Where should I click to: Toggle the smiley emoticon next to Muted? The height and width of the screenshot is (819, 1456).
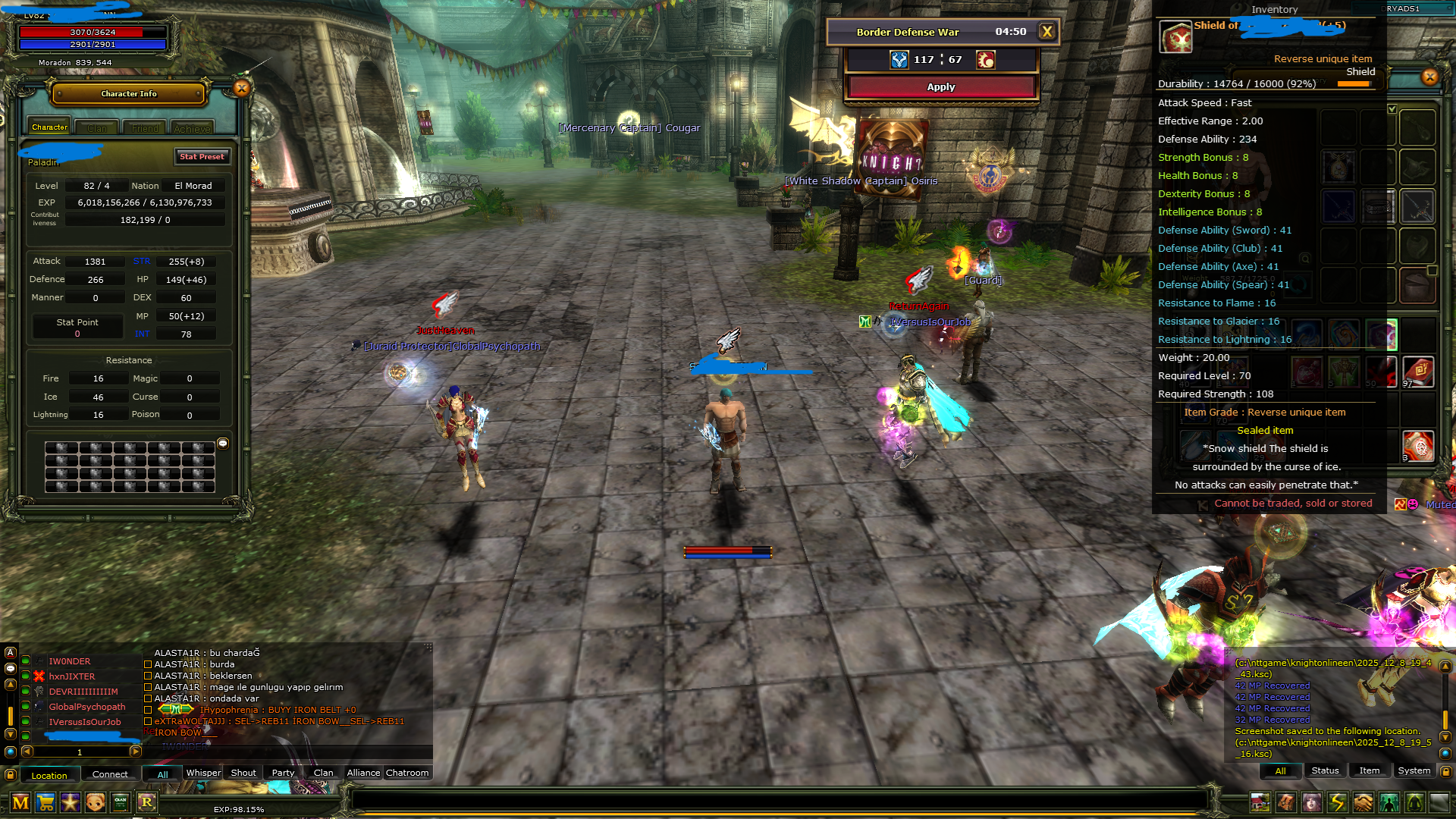(1413, 504)
